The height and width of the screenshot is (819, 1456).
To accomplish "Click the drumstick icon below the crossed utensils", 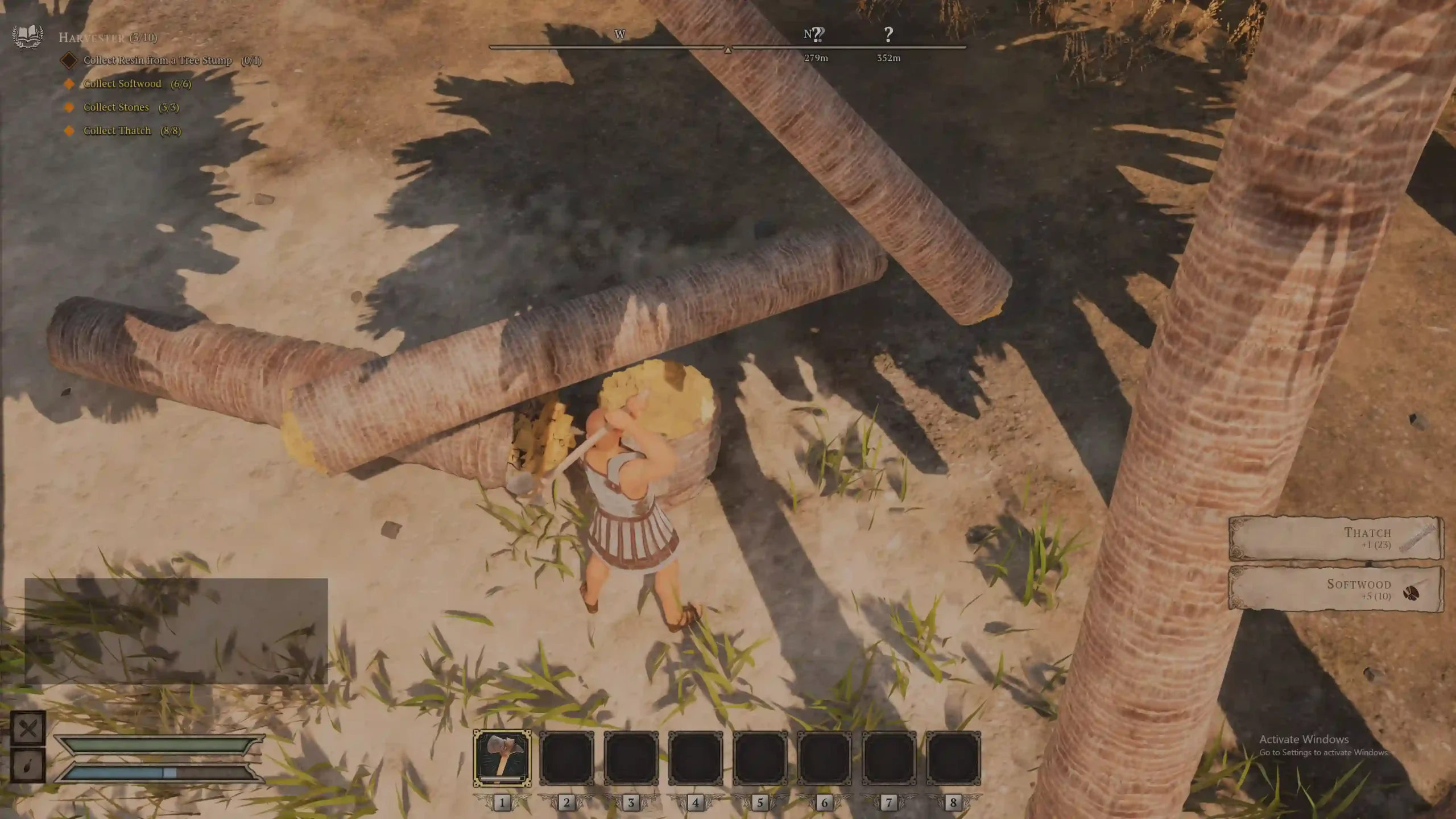I will (28, 765).
